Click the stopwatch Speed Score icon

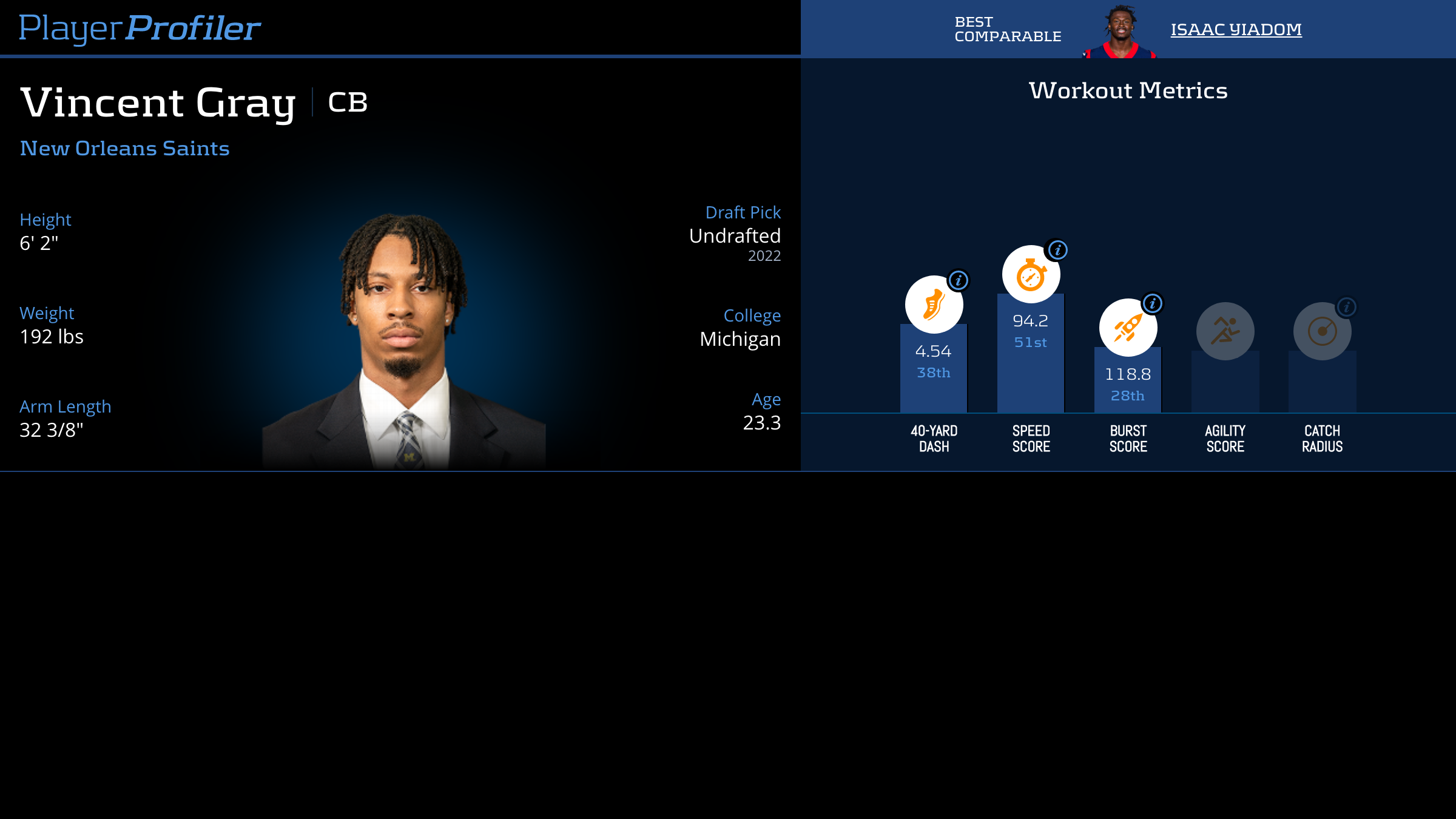point(1031,275)
